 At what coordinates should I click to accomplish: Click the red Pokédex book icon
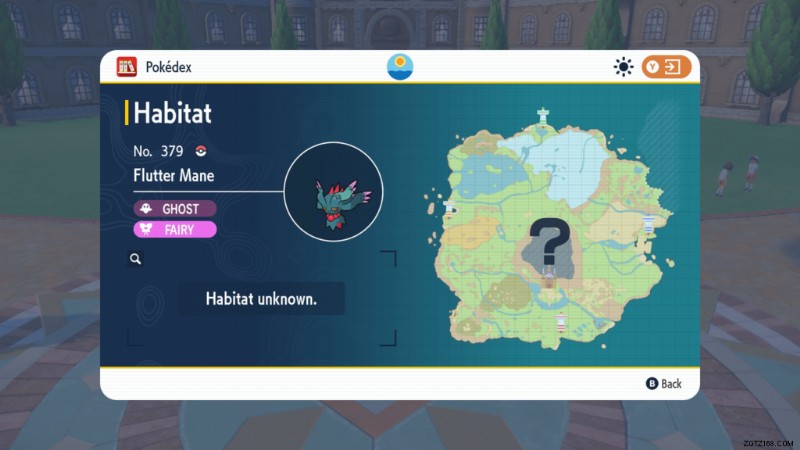(x=126, y=67)
